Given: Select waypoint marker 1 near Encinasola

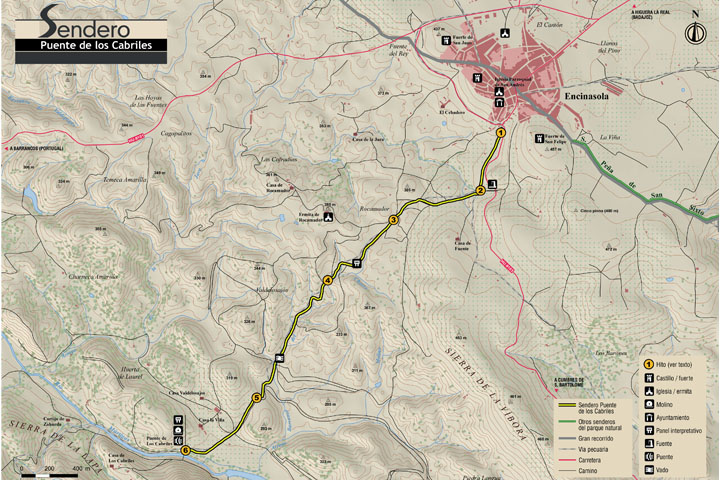Looking at the screenshot, I should (x=501, y=131).
